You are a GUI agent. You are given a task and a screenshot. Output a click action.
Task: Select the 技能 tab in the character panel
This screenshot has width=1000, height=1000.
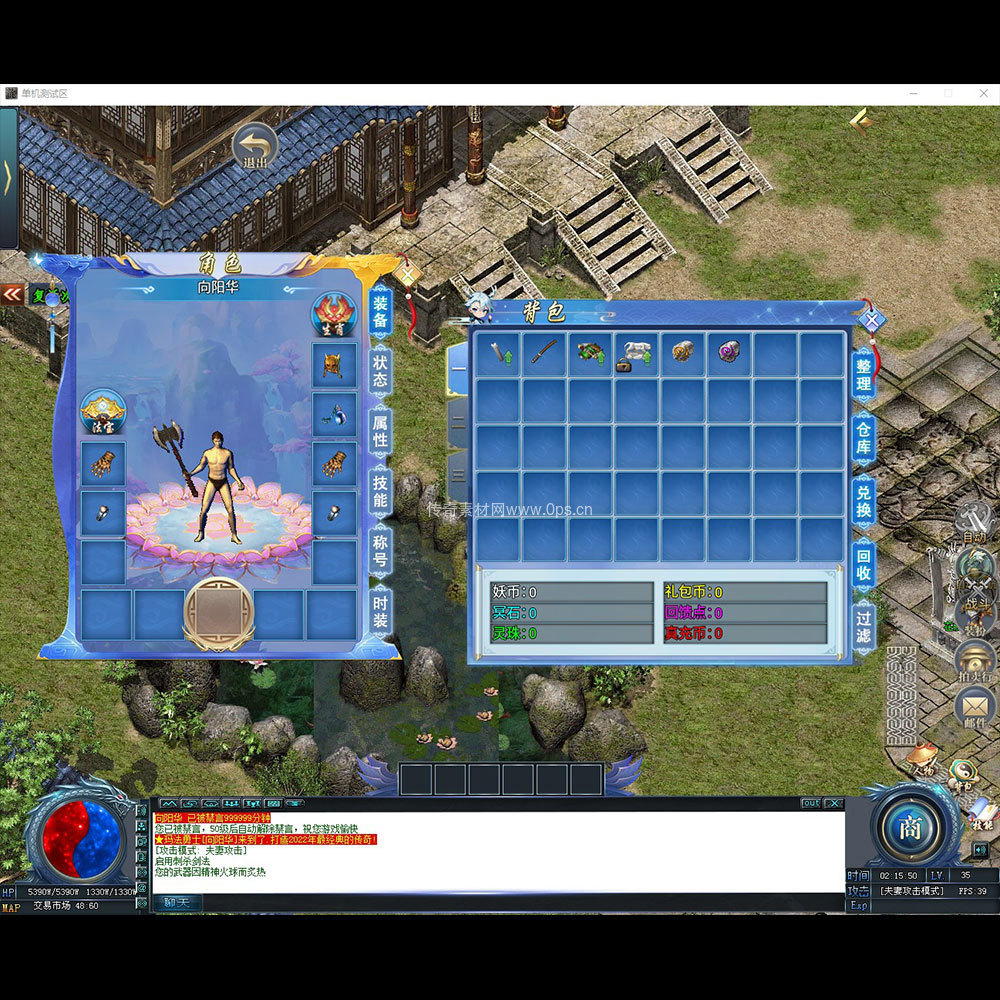coord(380,491)
